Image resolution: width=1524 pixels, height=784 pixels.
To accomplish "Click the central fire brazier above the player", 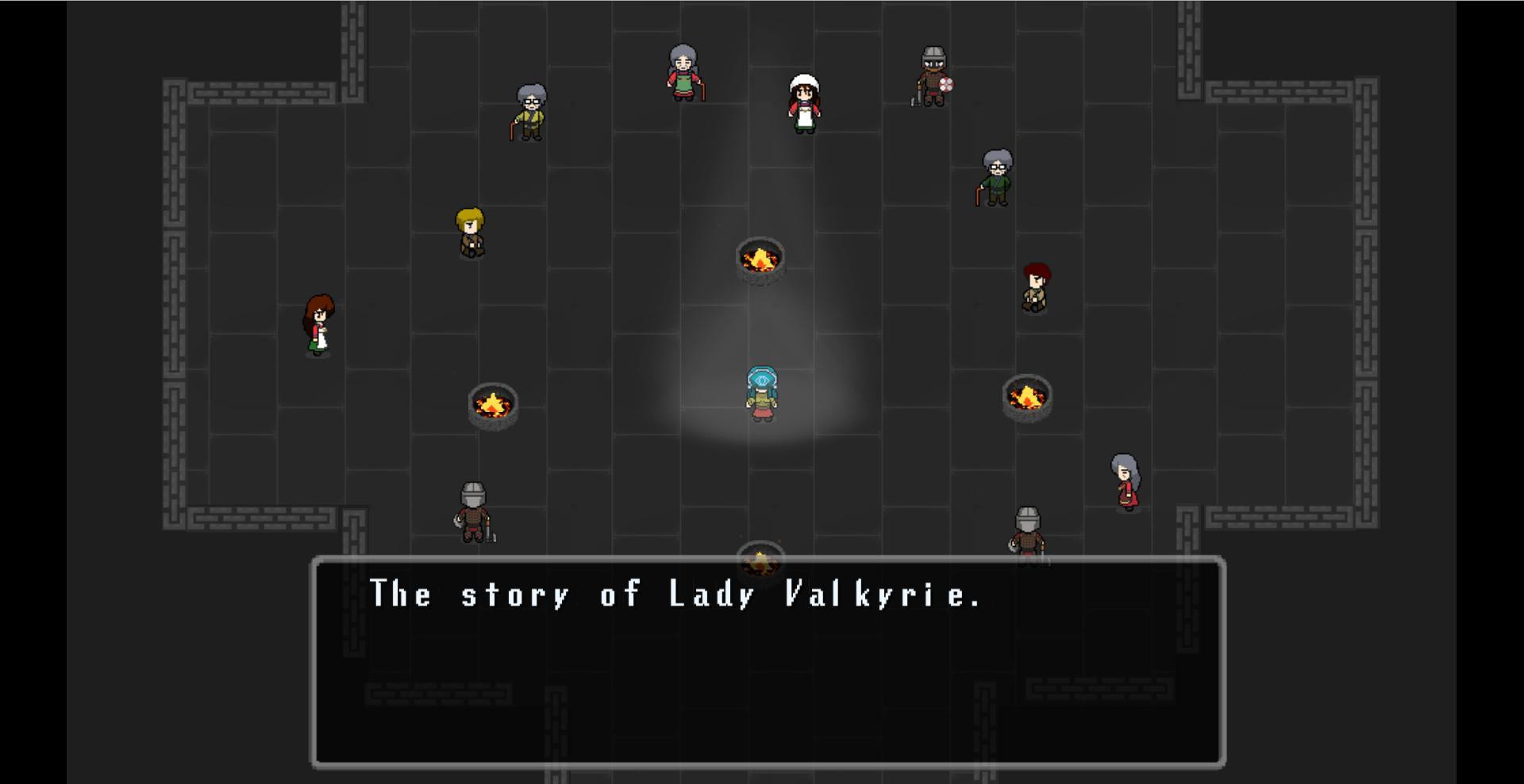I will 760,258.
